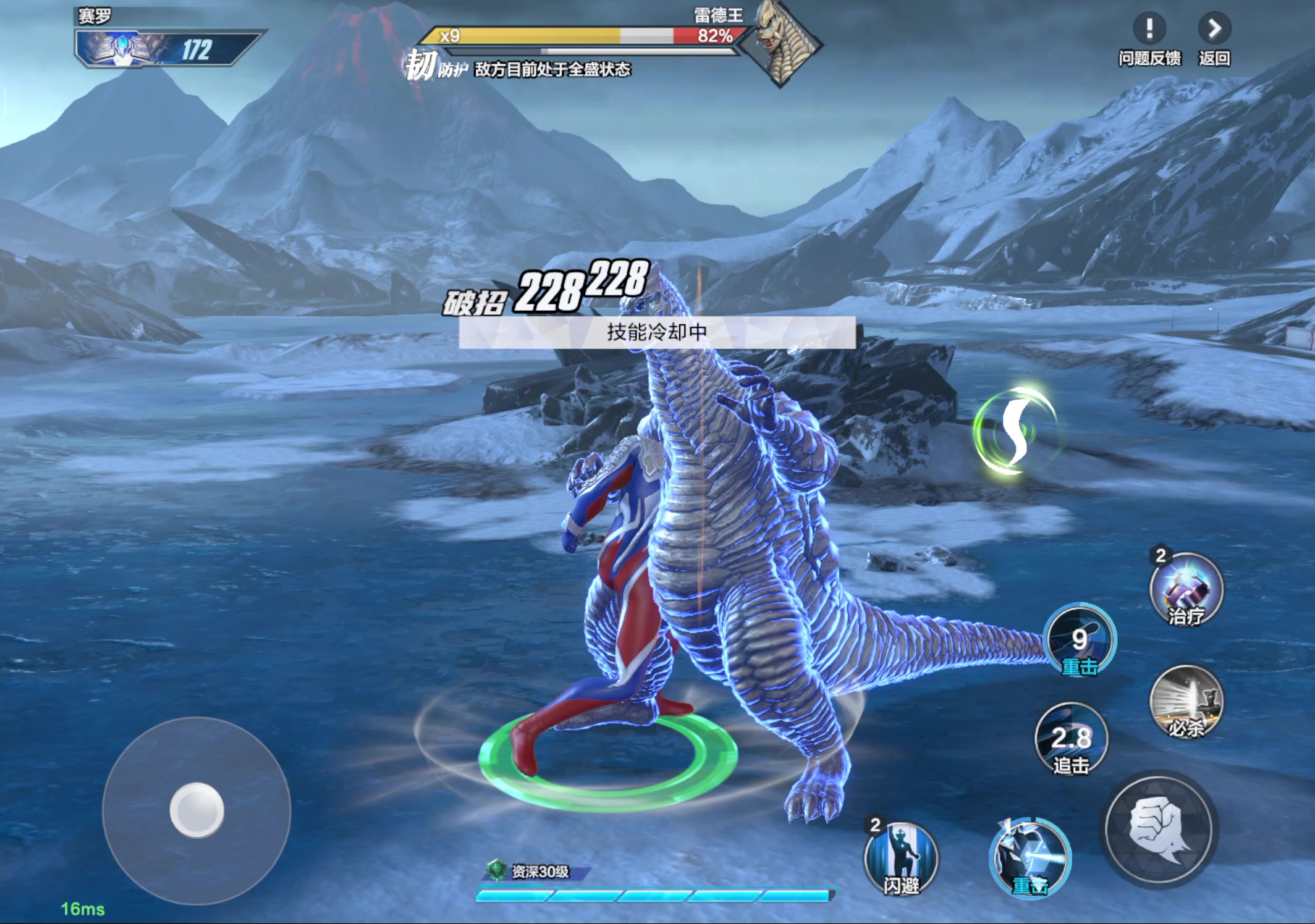The image size is (1315, 924).
Task: Use the 治疗 healing skill
Action: coord(1186,590)
